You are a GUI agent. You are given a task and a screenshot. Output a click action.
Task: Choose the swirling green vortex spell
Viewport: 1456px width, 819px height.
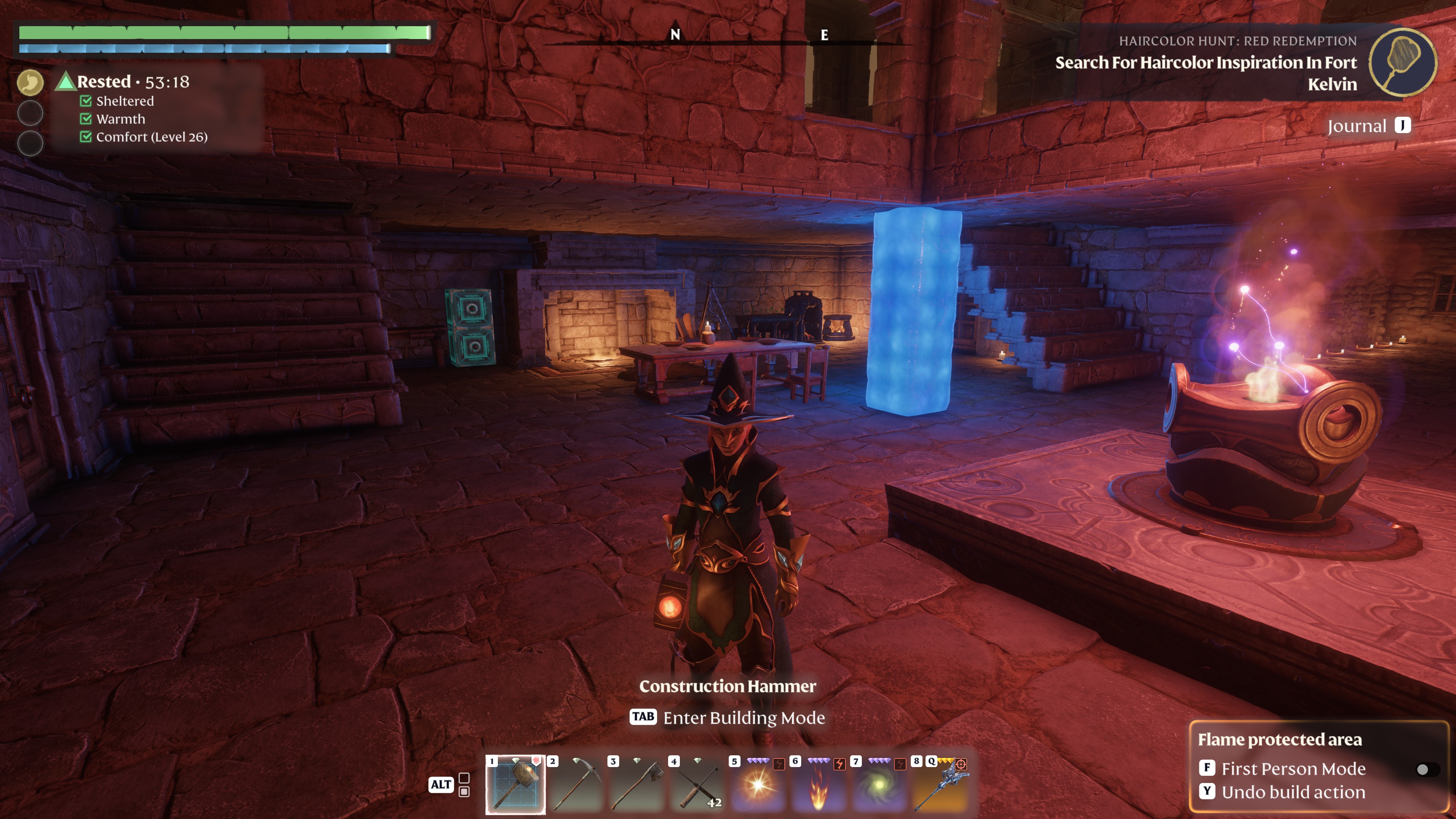click(879, 784)
